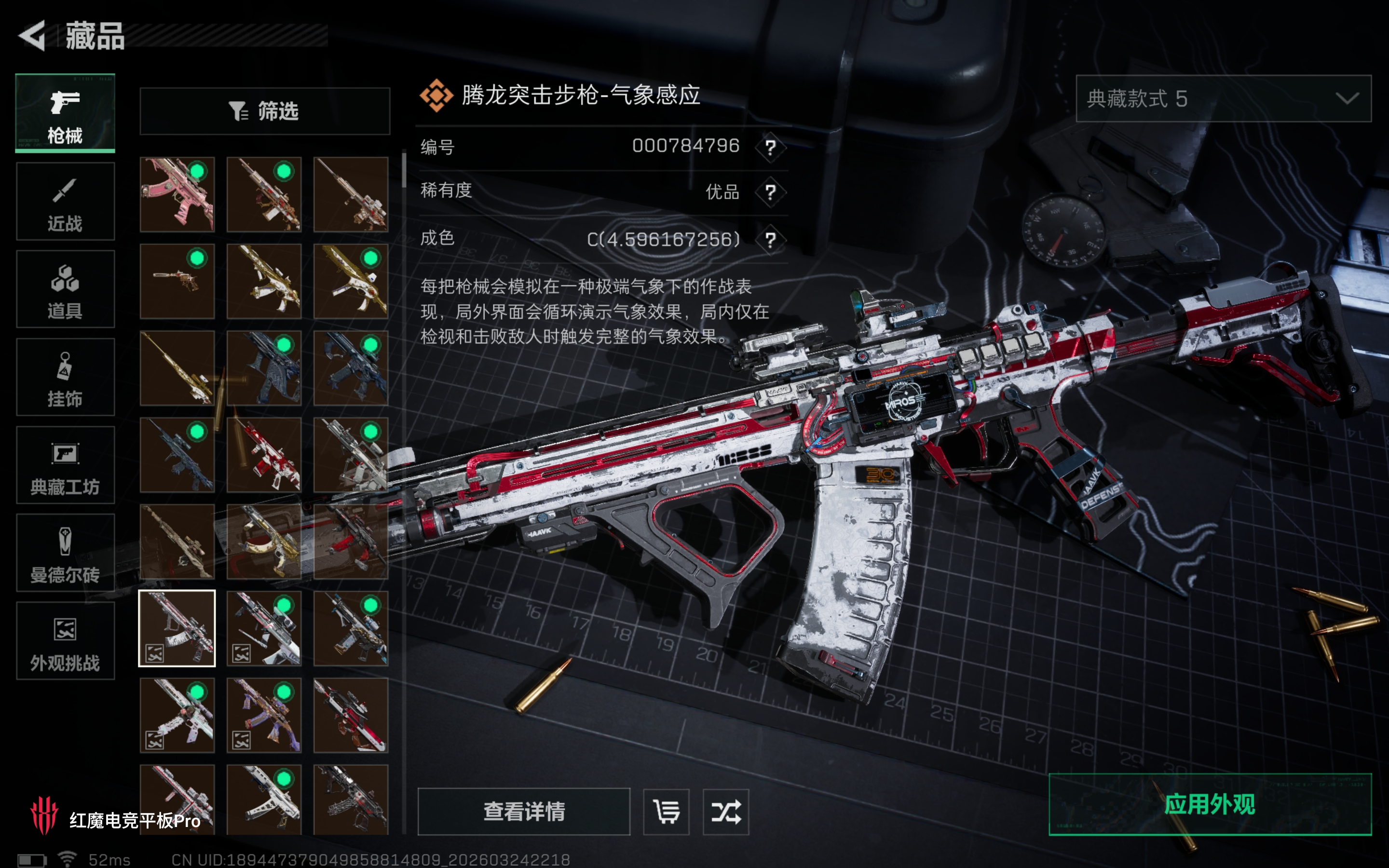
Task: Show help for 成色 wear value
Action: point(770,239)
